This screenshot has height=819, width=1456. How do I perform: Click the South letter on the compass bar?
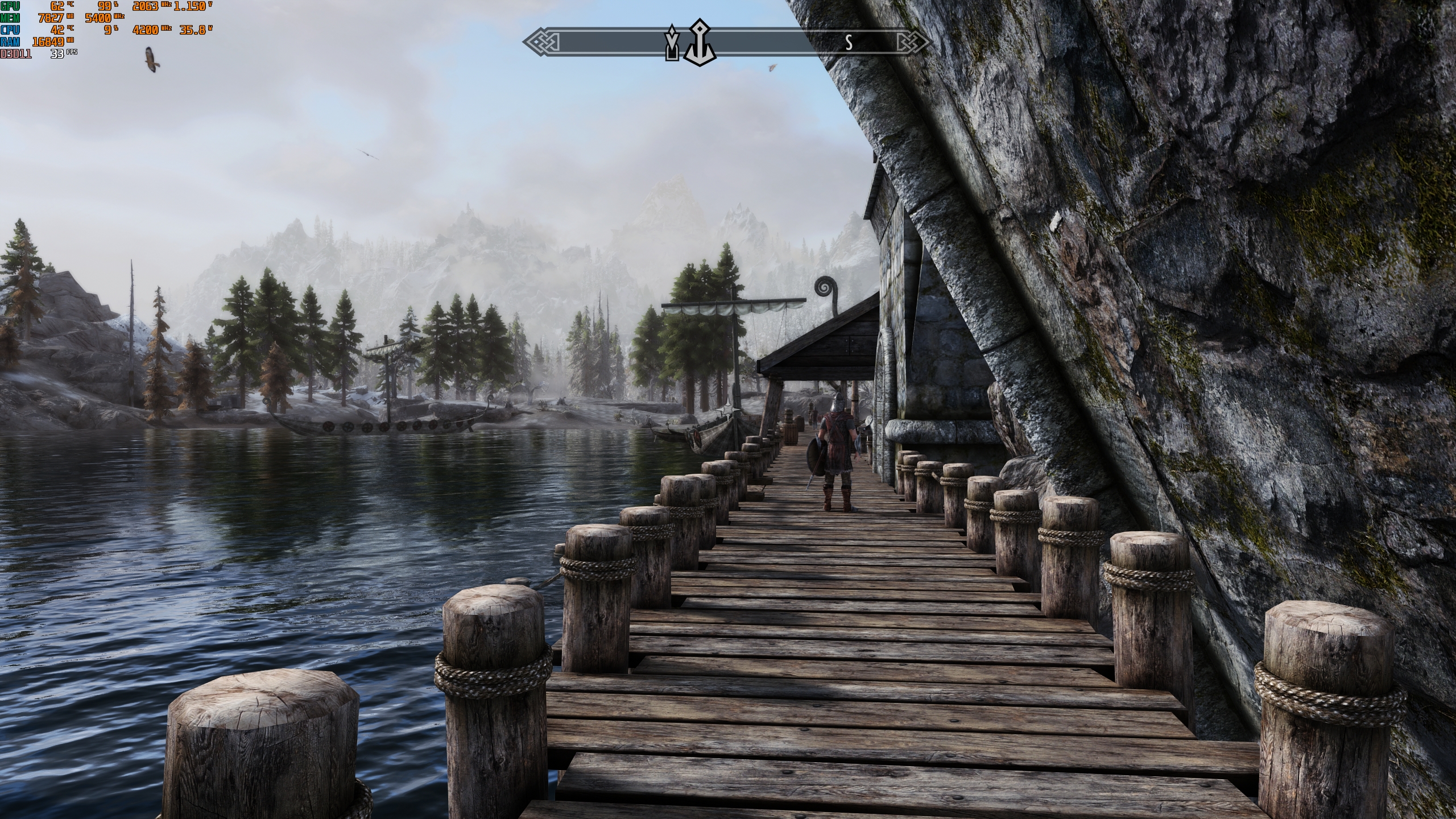(x=849, y=43)
